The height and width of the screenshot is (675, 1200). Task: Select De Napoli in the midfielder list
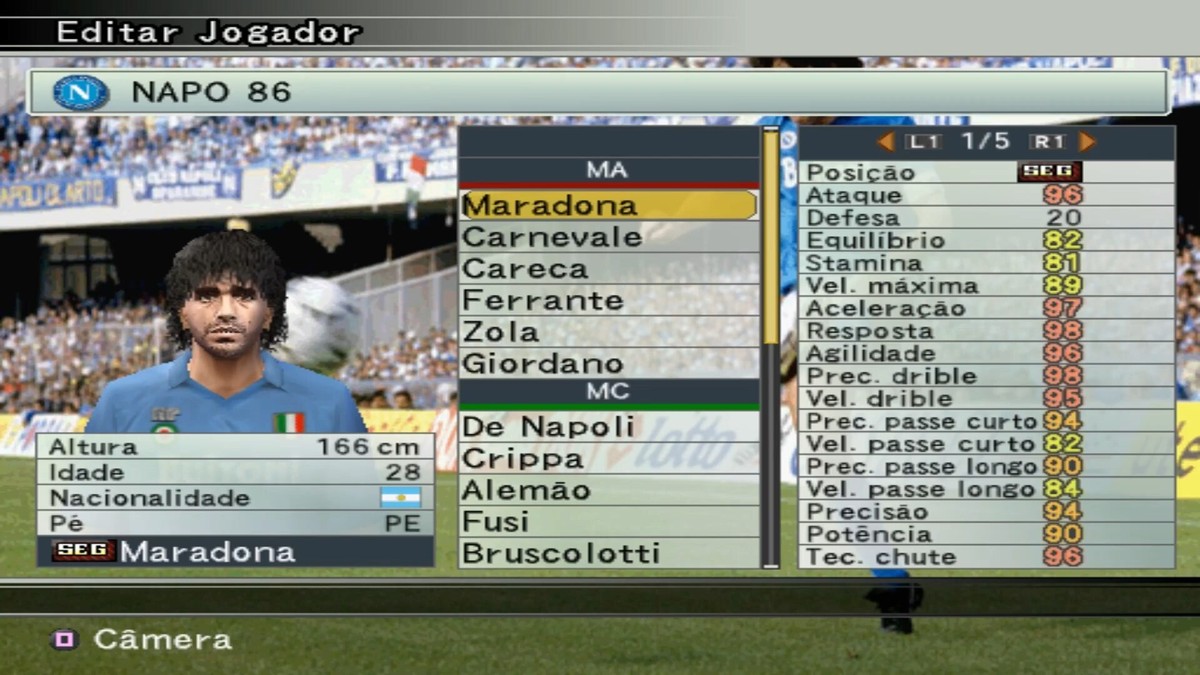click(608, 427)
